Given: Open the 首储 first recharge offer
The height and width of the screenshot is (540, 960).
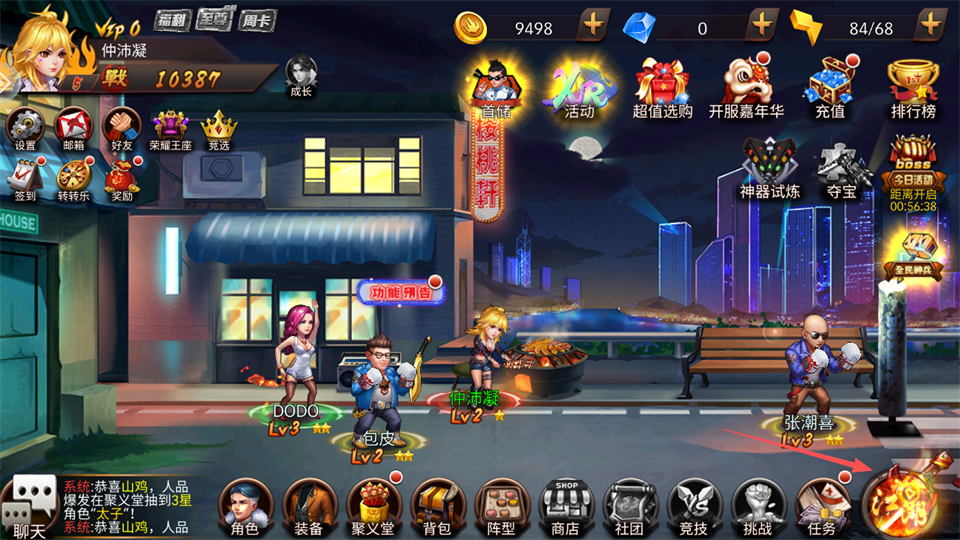Looking at the screenshot, I should (495, 84).
